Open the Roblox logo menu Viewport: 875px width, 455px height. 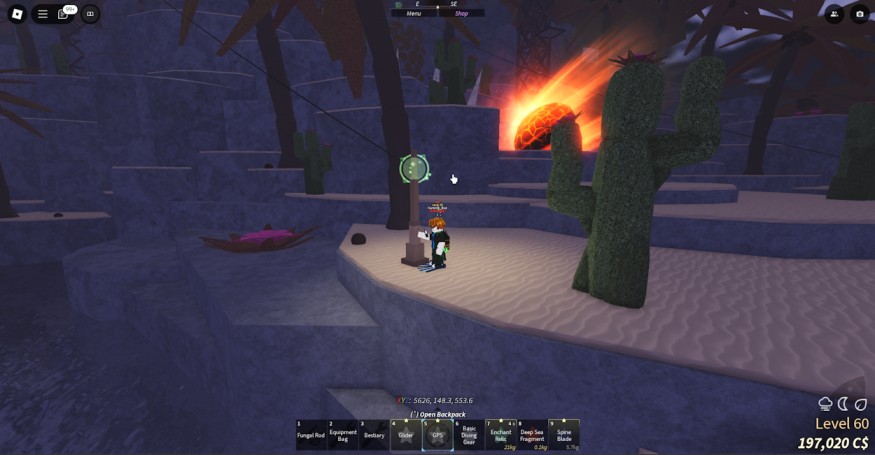tap(16, 14)
